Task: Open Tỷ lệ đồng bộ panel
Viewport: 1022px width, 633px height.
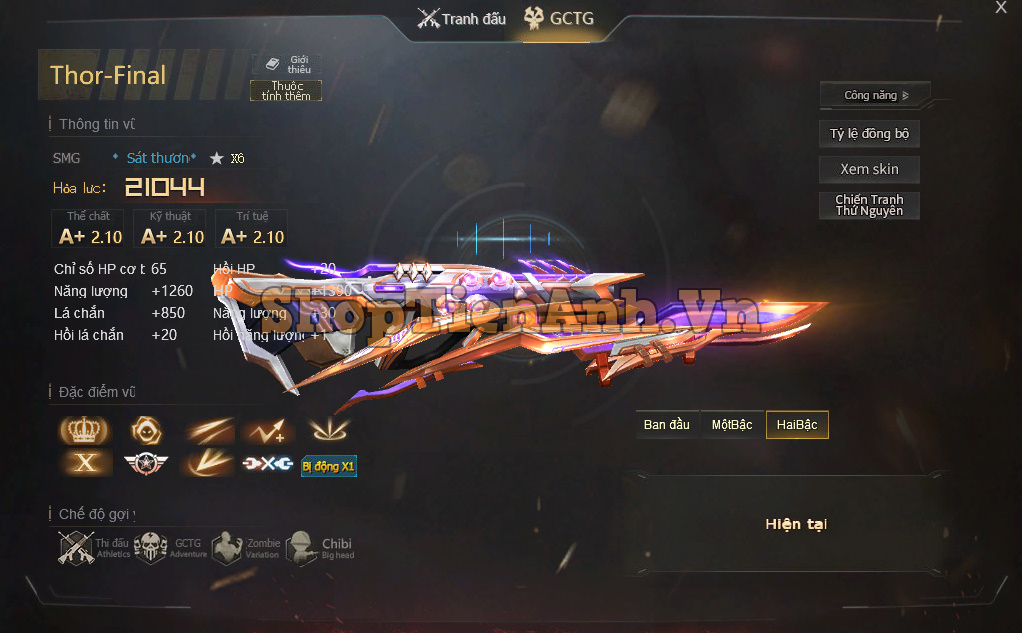Action: pos(869,134)
